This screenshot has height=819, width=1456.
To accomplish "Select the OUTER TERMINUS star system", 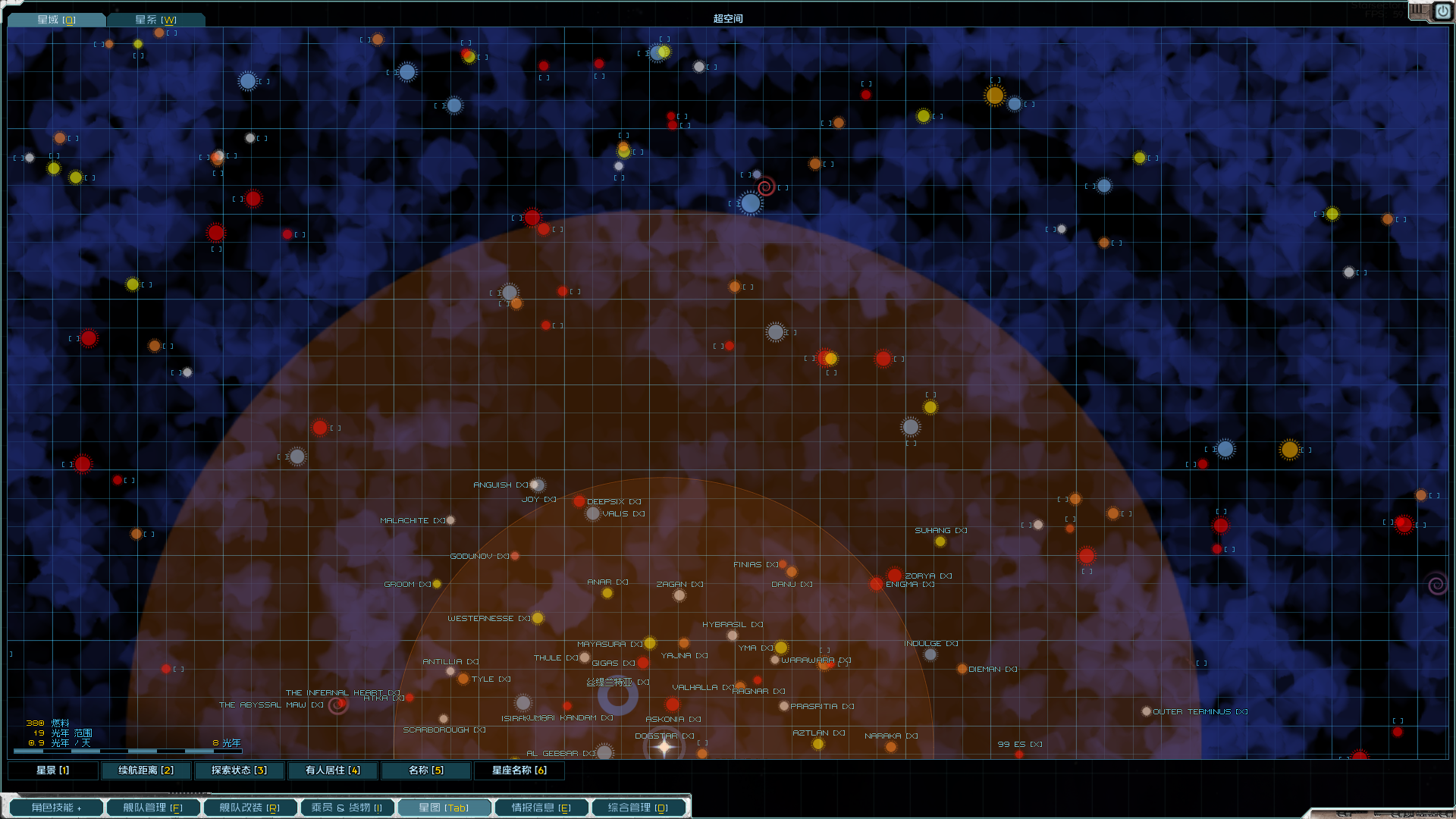I will coord(1147,711).
